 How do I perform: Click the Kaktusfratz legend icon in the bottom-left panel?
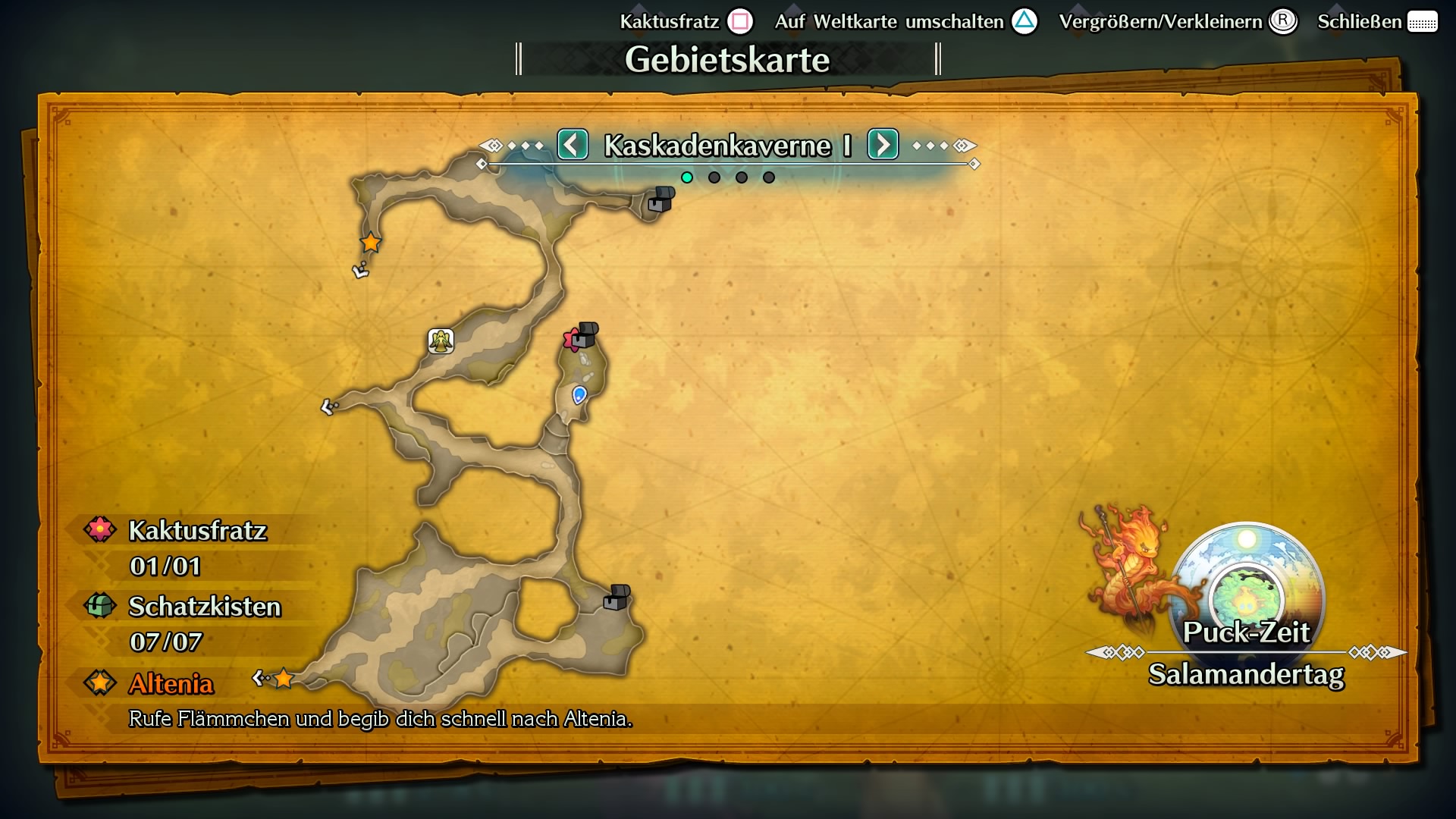pyautogui.click(x=99, y=529)
